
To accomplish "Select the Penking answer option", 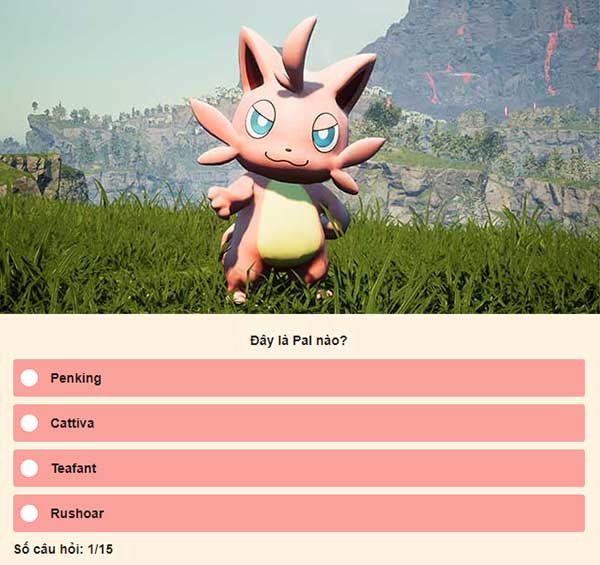I will (30, 378).
